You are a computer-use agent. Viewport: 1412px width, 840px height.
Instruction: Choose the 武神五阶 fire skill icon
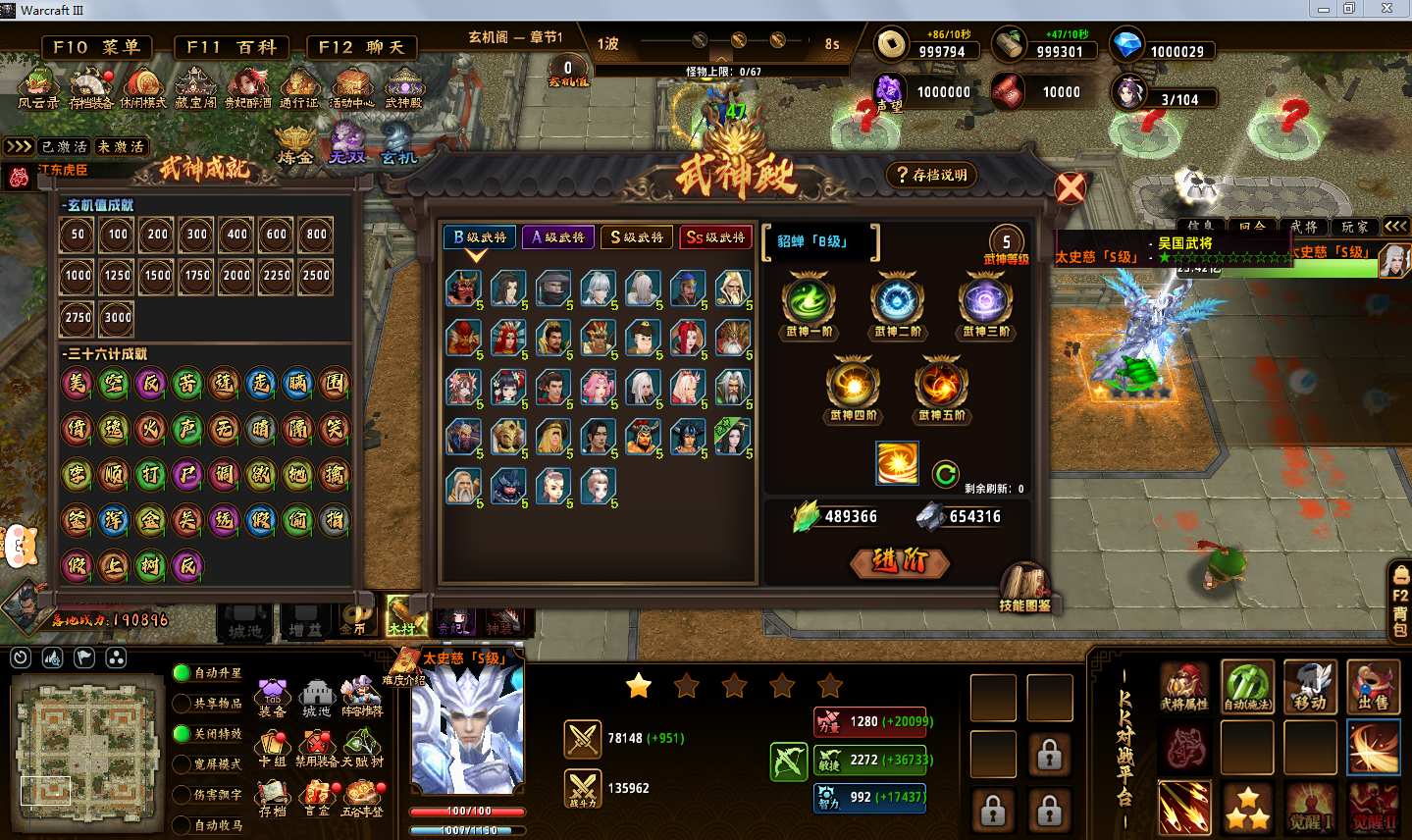pyautogui.click(x=941, y=384)
